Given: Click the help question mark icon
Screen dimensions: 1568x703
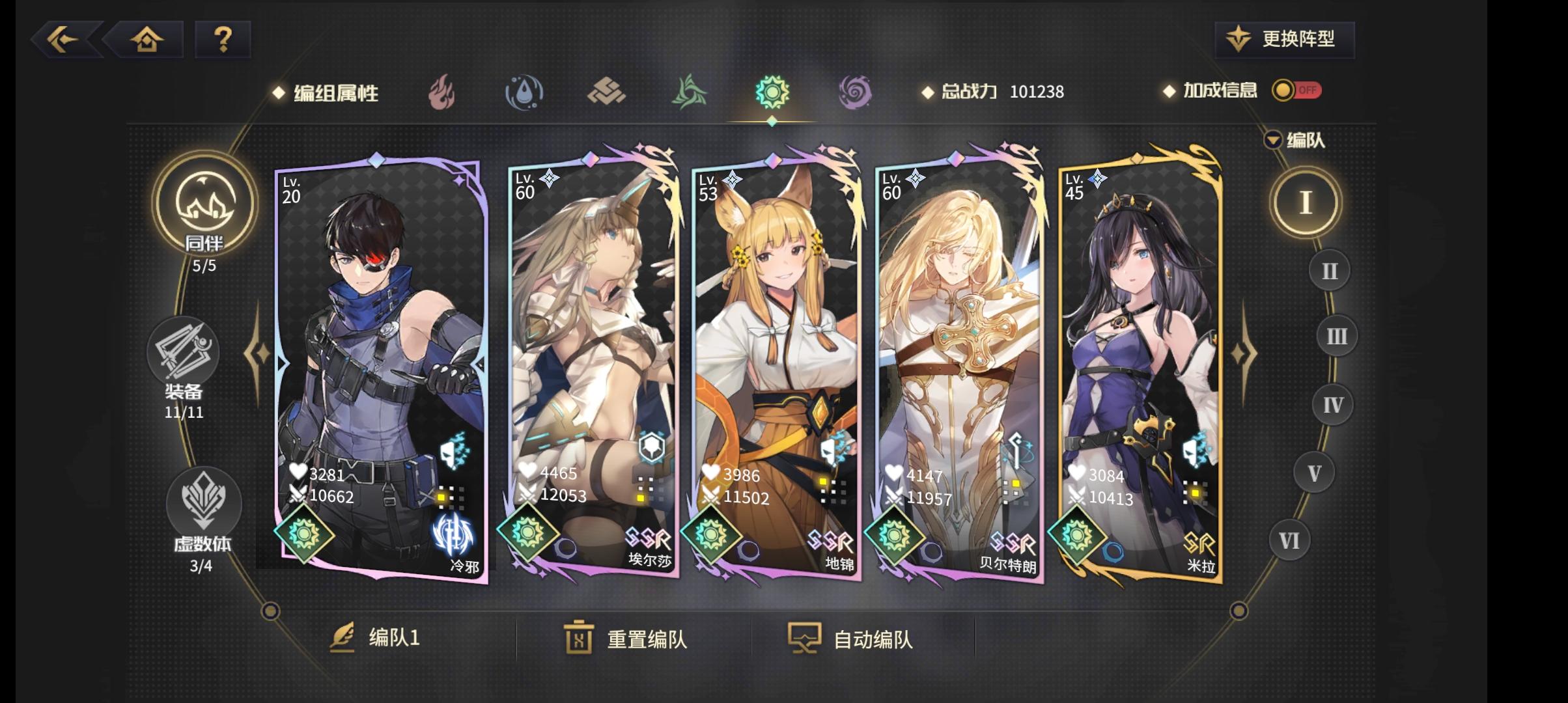Looking at the screenshot, I should [223, 40].
